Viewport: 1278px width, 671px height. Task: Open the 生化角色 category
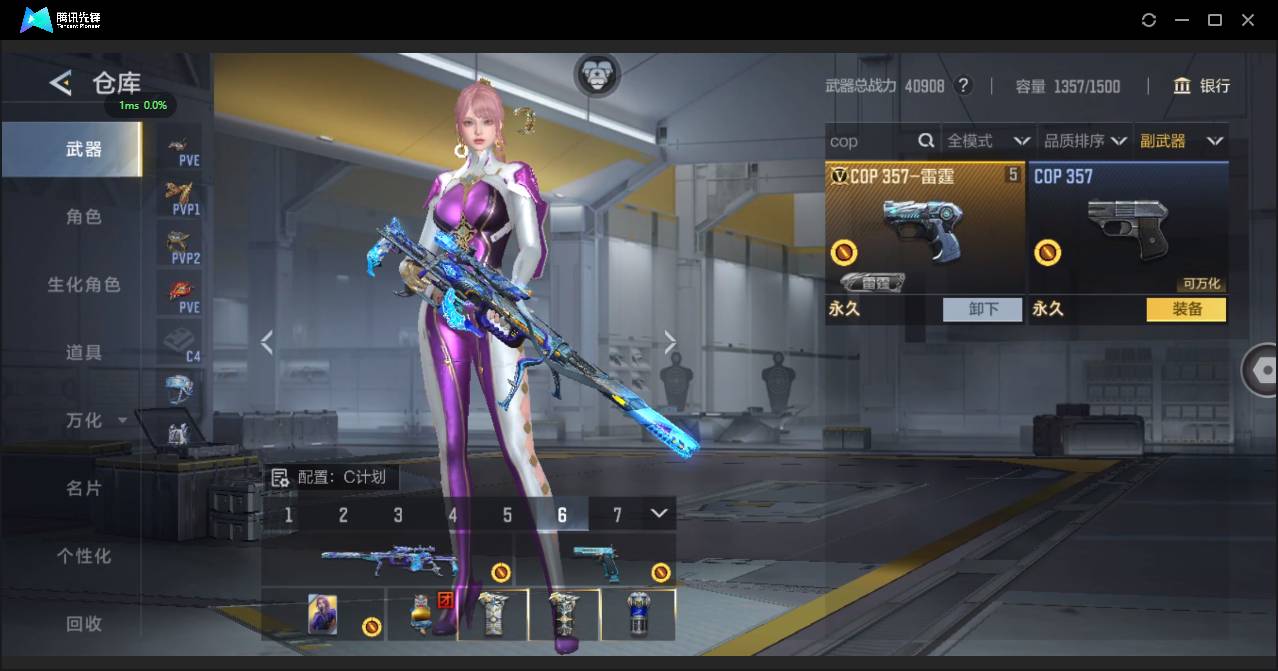tap(84, 285)
